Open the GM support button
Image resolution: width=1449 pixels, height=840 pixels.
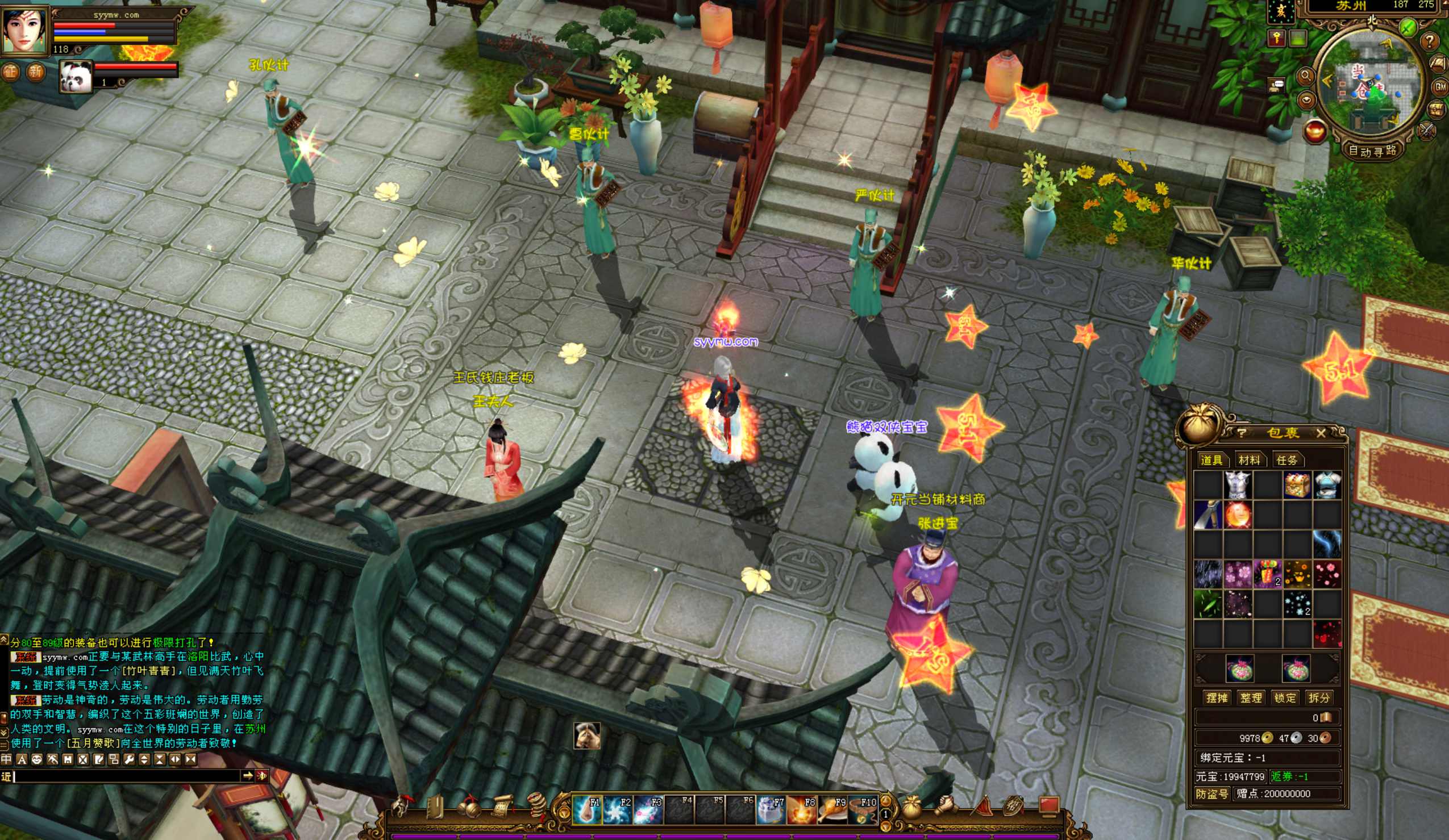tap(1440, 87)
